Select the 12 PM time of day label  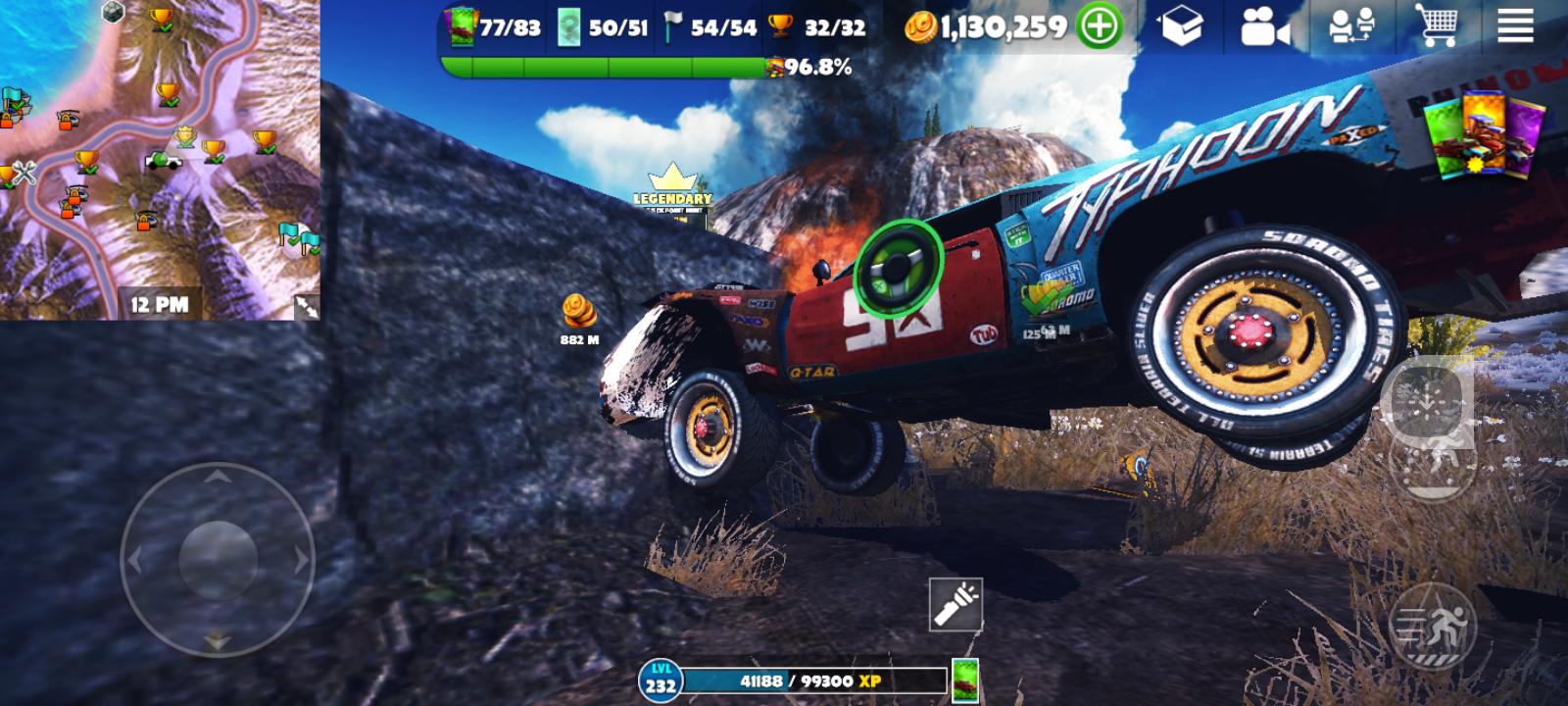[159, 305]
